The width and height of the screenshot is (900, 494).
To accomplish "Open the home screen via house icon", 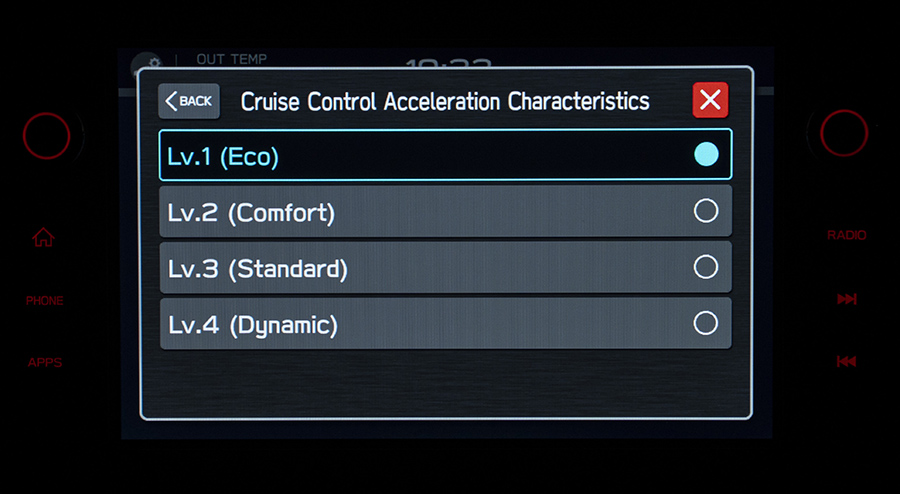I will tap(44, 237).
